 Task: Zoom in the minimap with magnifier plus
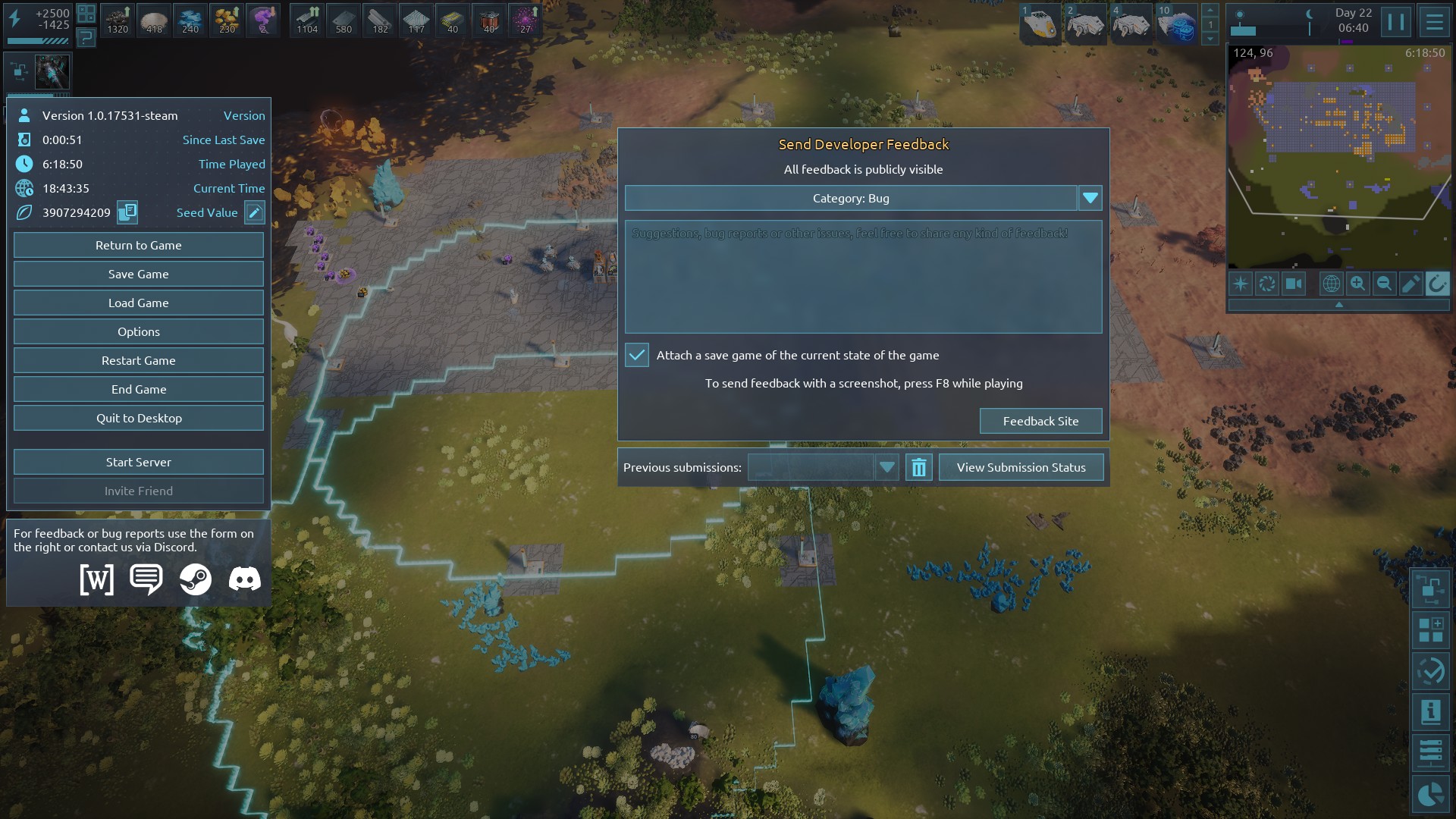click(x=1357, y=284)
